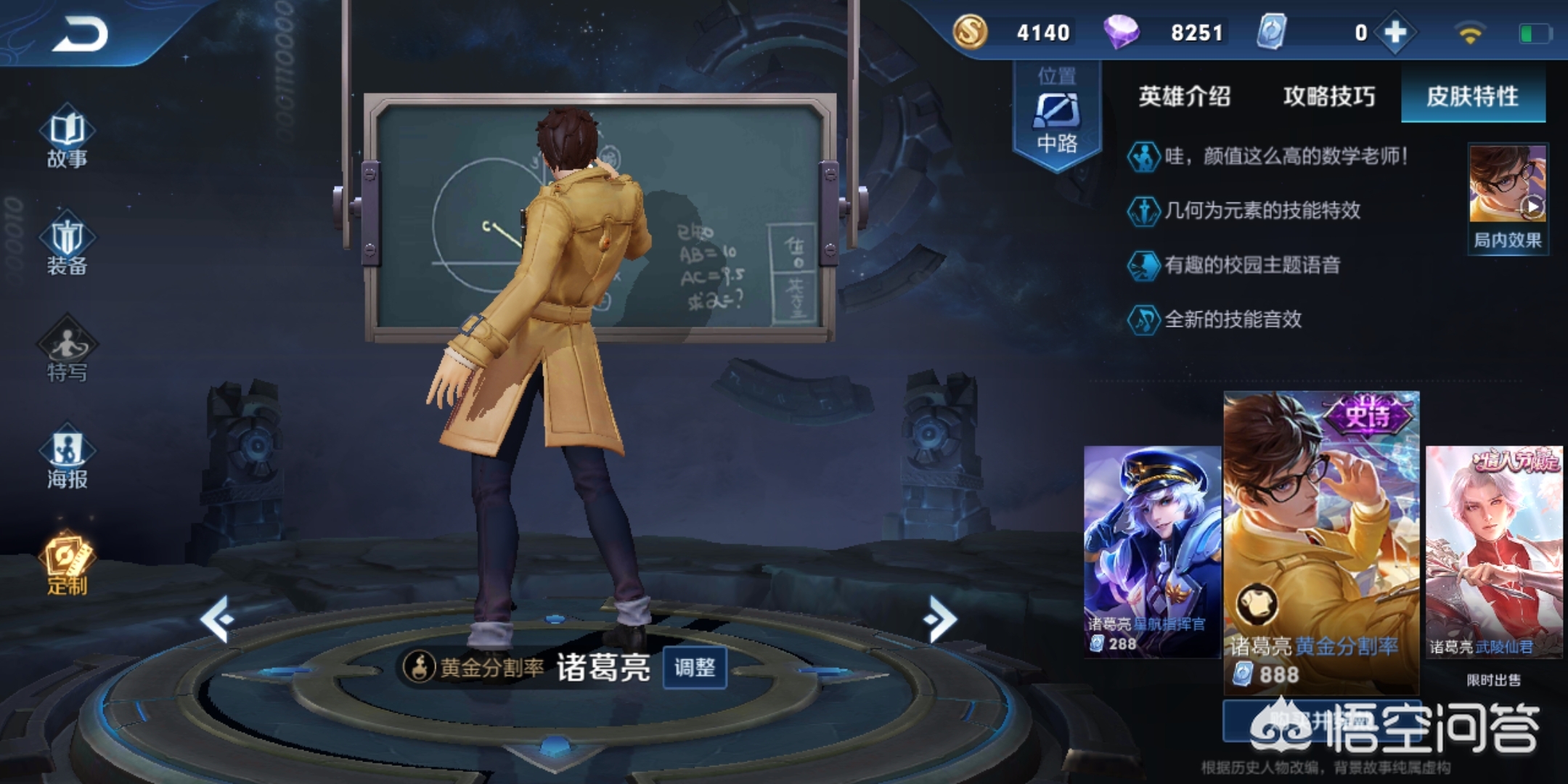Select the 皮肤特性 tab

1472,97
